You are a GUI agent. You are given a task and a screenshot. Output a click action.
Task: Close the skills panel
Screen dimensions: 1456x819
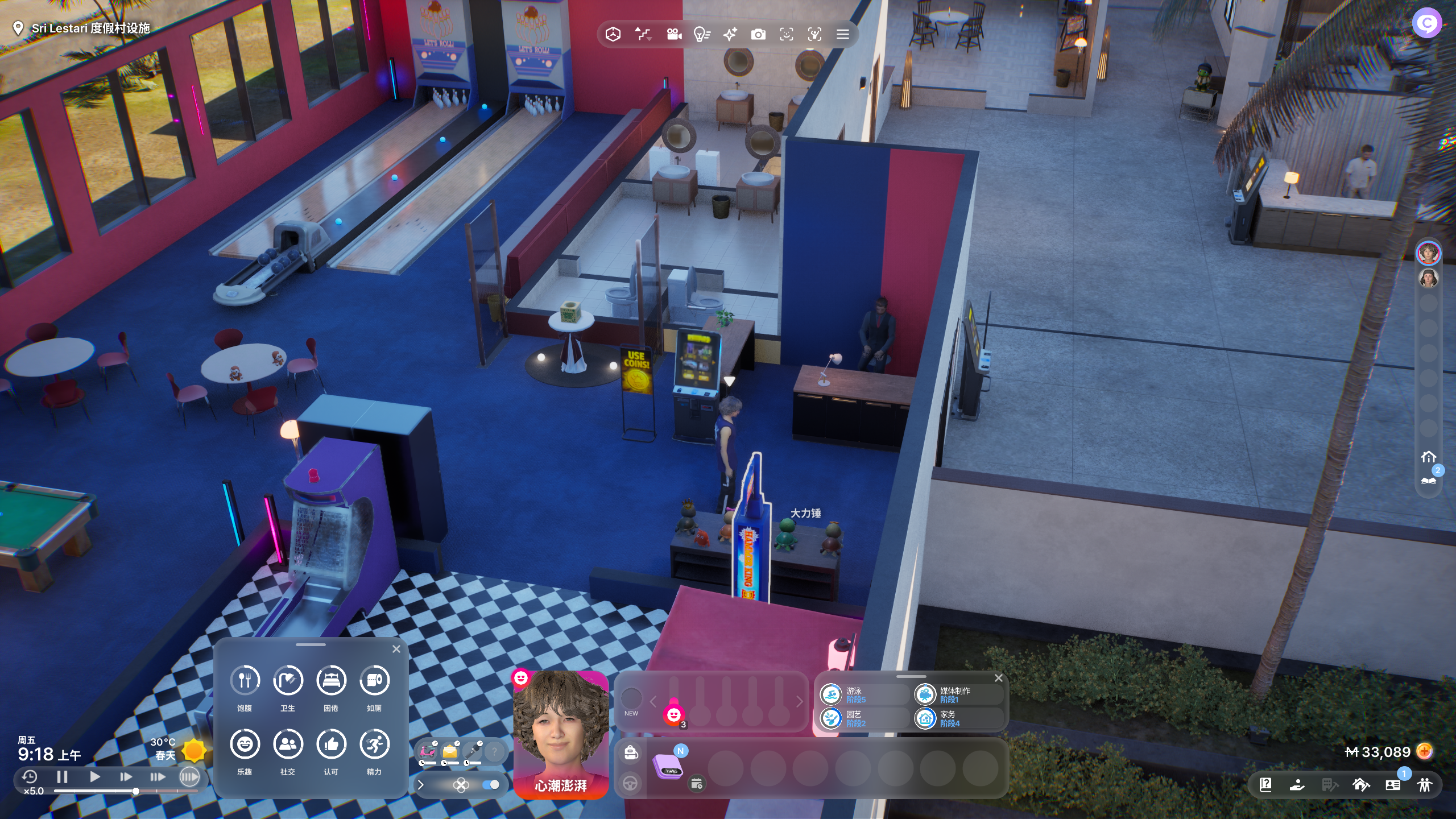click(999, 678)
